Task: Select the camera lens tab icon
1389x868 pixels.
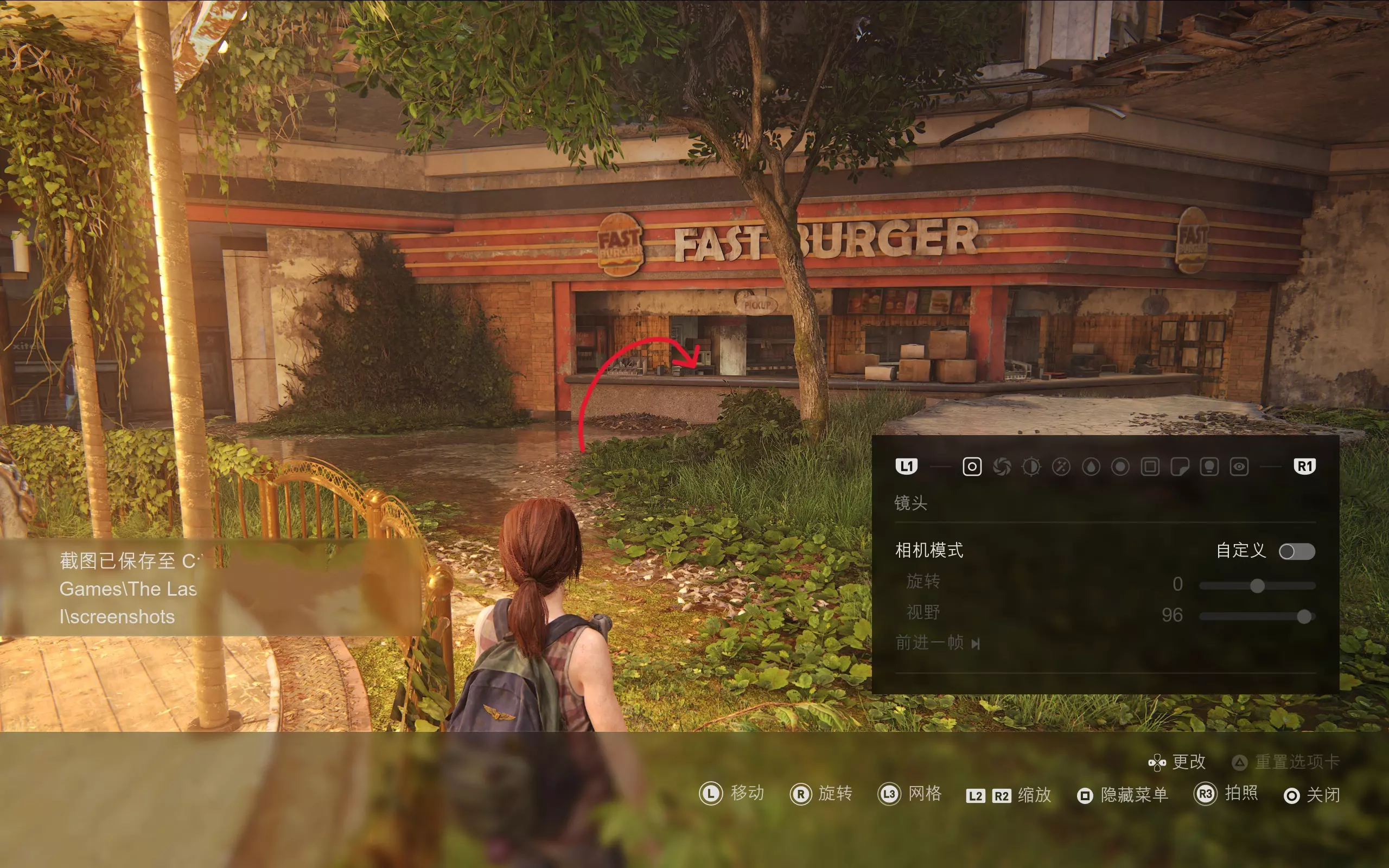Action: click(972, 467)
